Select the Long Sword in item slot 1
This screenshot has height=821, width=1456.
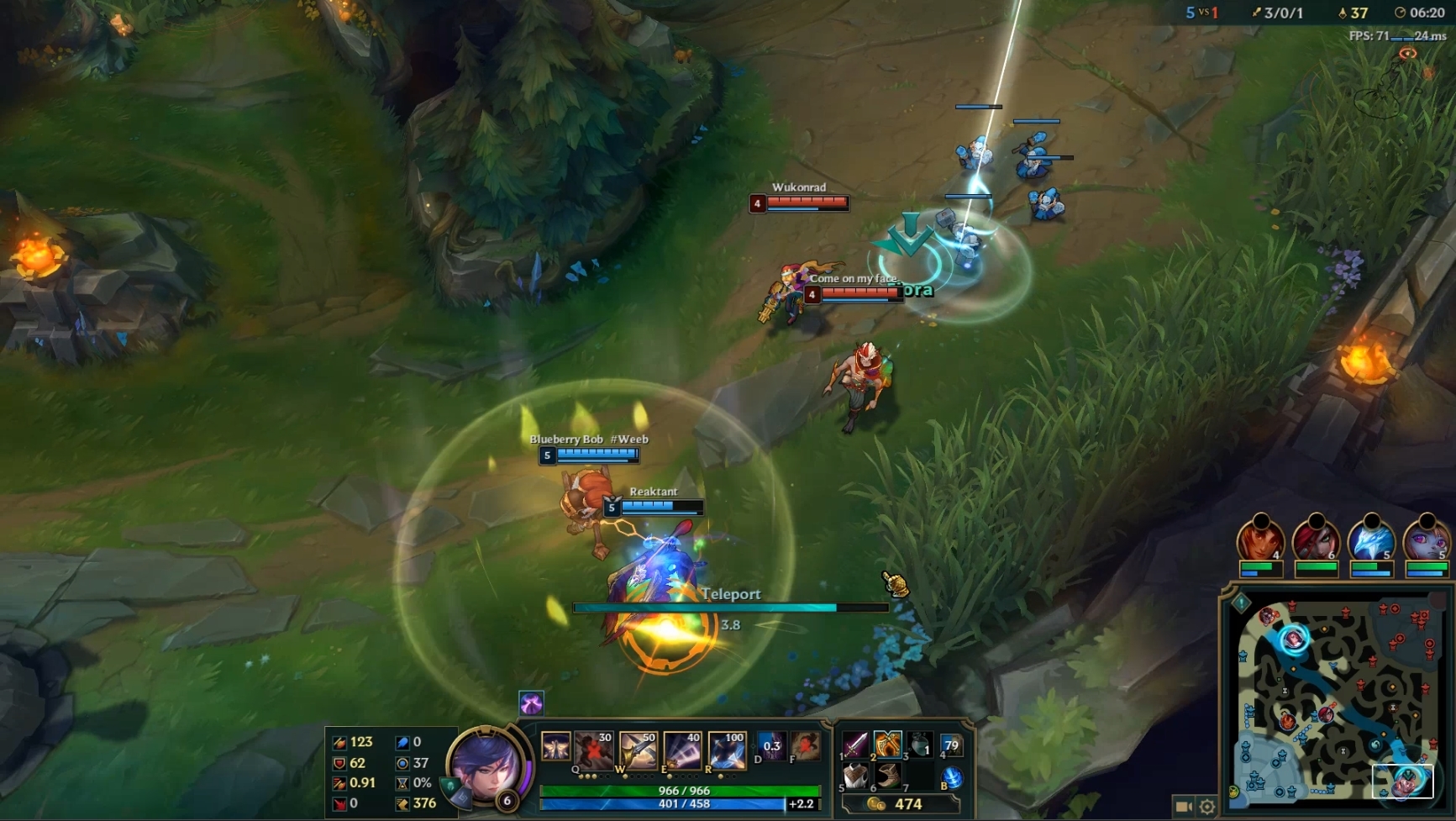click(x=856, y=745)
